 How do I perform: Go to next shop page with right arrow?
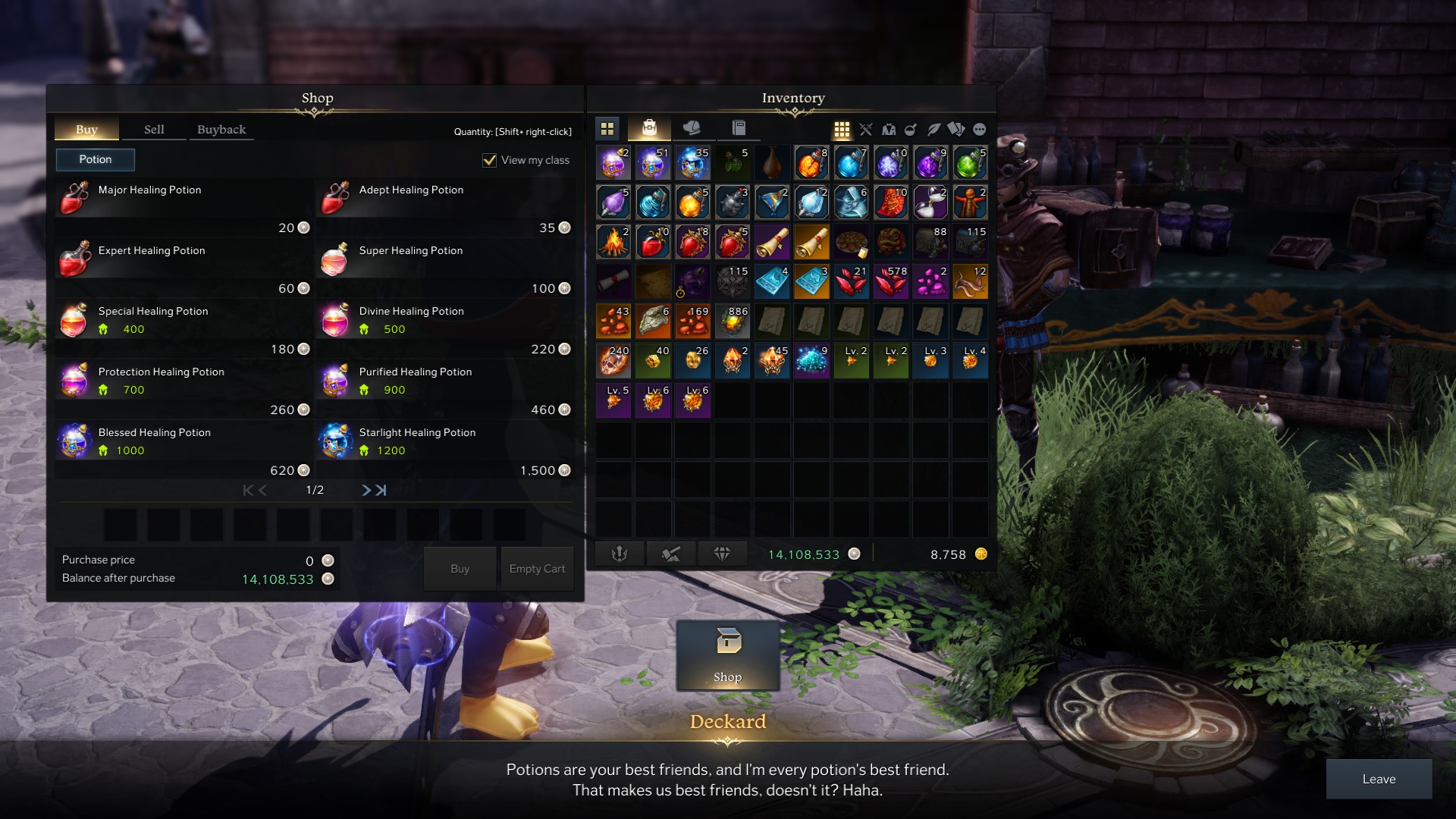365,491
